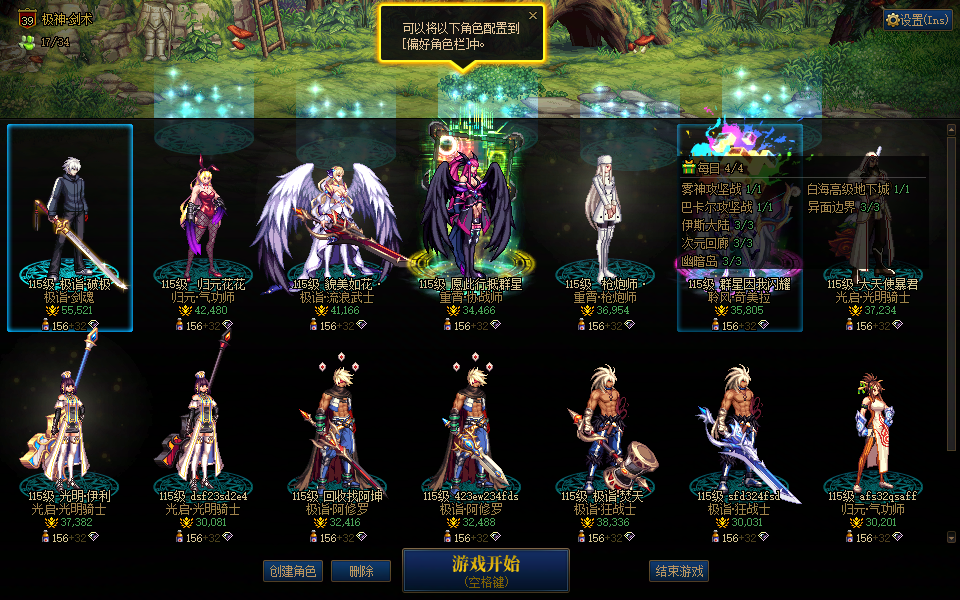Choose 结束游戏 to exit the game
Viewport: 960px width, 600px height.
tap(679, 571)
